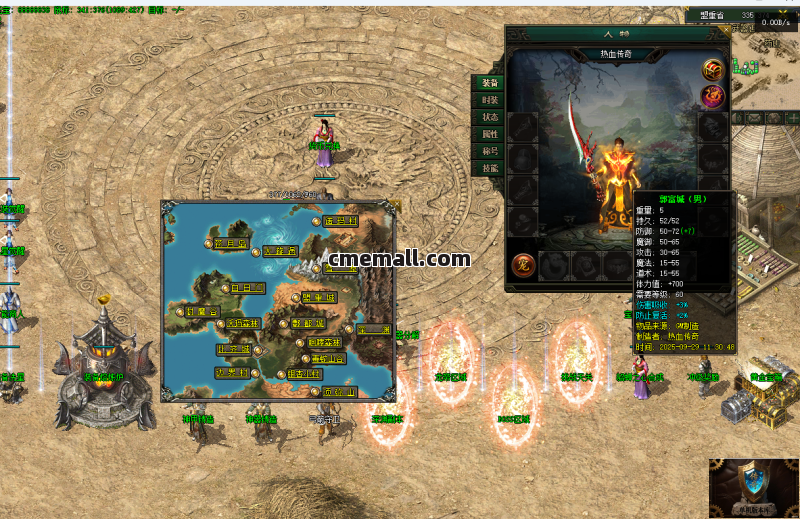Switch to the 装备 equipment tab
This screenshot has width=800, height=519.
click(x=489, y=83)
